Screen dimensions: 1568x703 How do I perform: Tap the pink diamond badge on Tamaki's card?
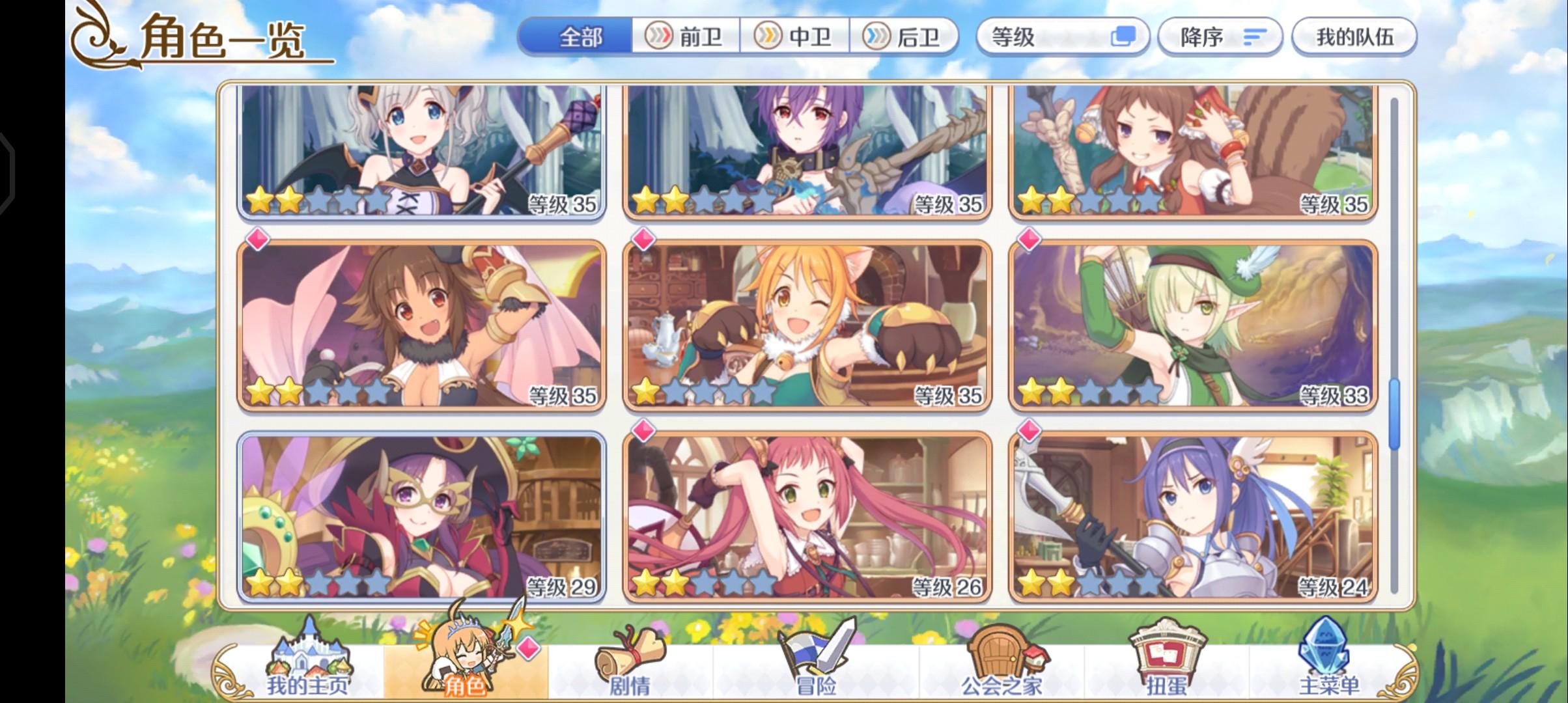click(642, 241)
